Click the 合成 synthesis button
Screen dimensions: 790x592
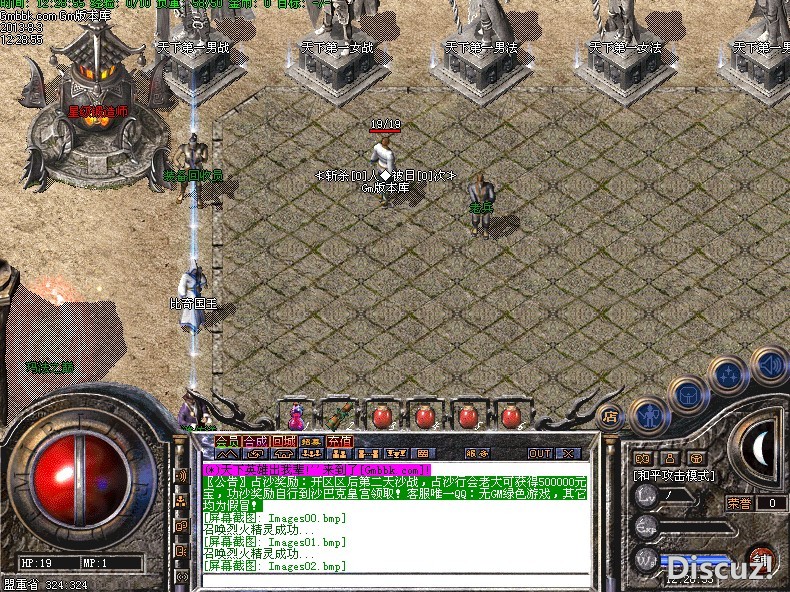pyautogui.click(x=256, y=441)
